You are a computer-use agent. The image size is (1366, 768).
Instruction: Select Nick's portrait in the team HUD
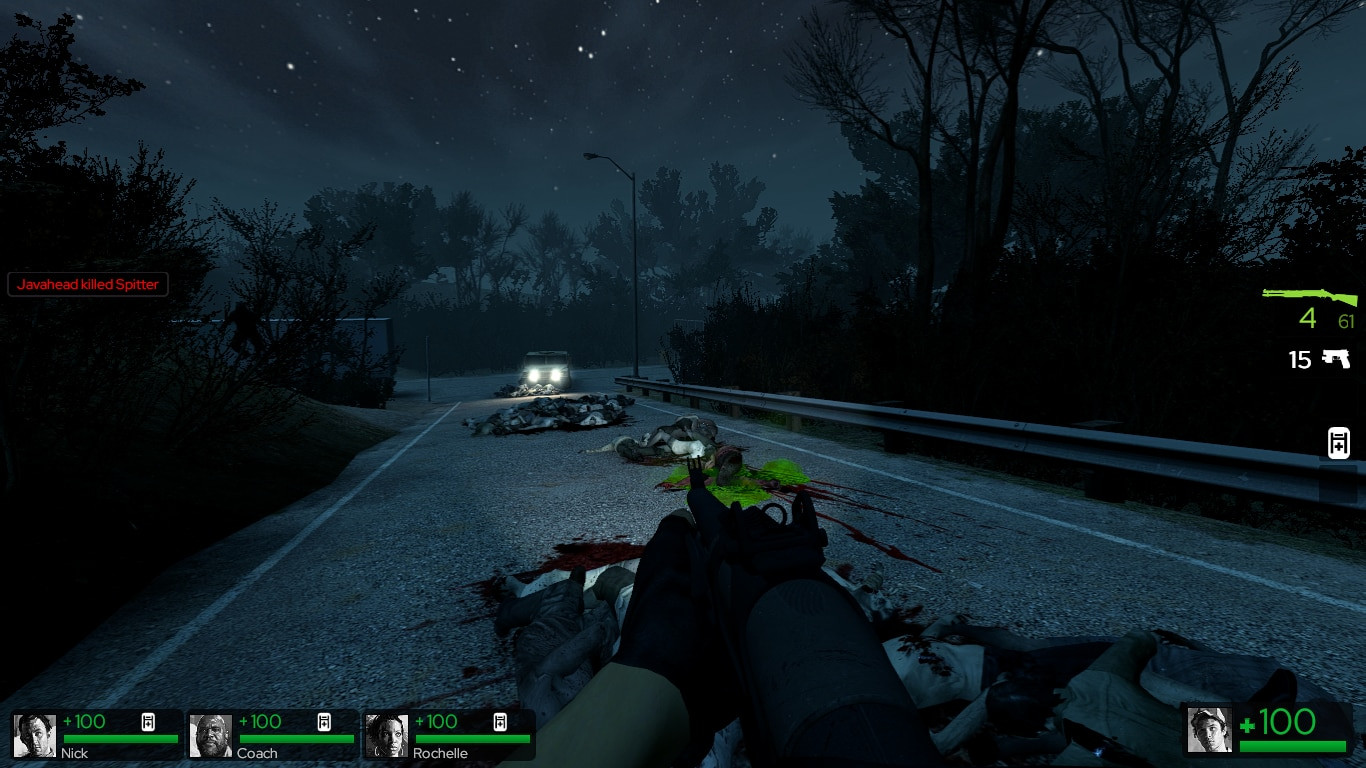tap(34, 733)
